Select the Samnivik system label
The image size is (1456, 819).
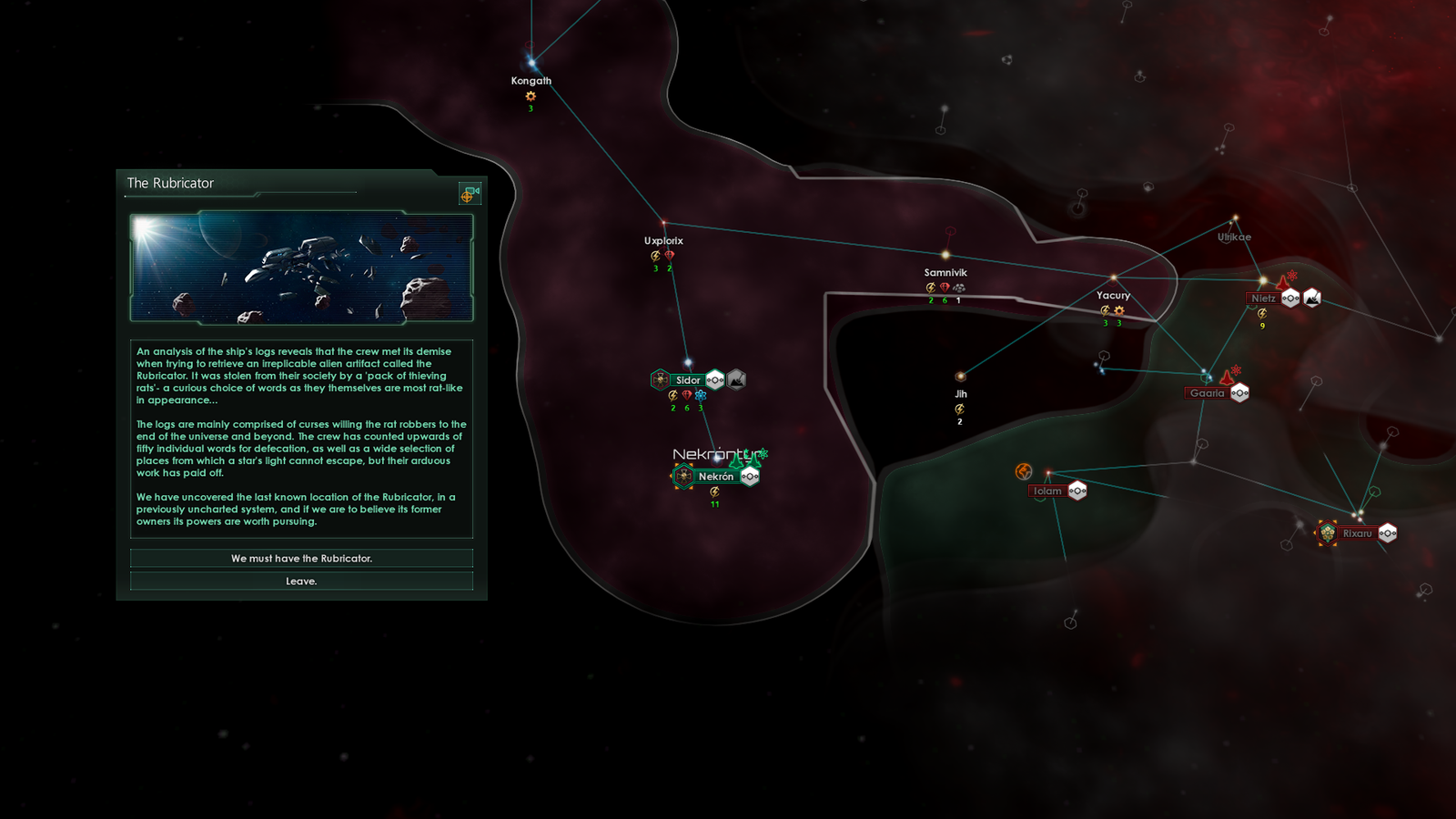click(x=945, y=273)
